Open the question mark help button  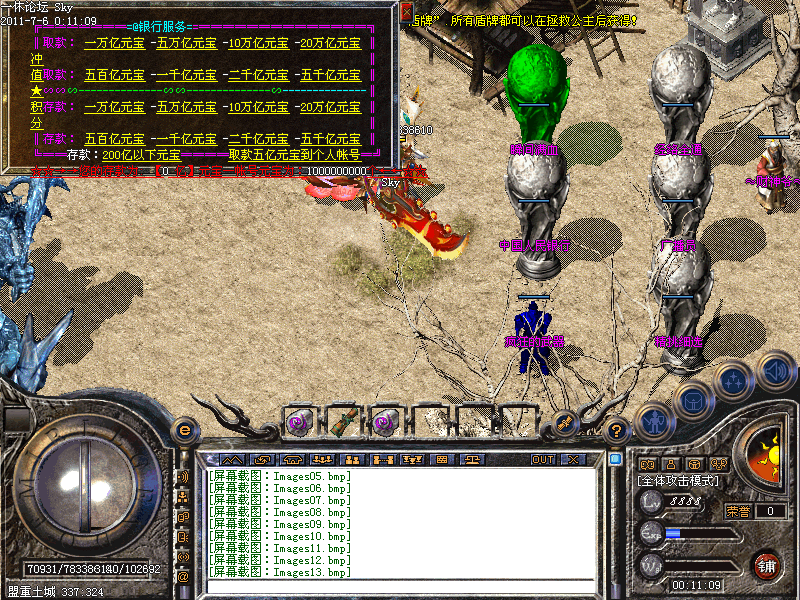[617, 430]
